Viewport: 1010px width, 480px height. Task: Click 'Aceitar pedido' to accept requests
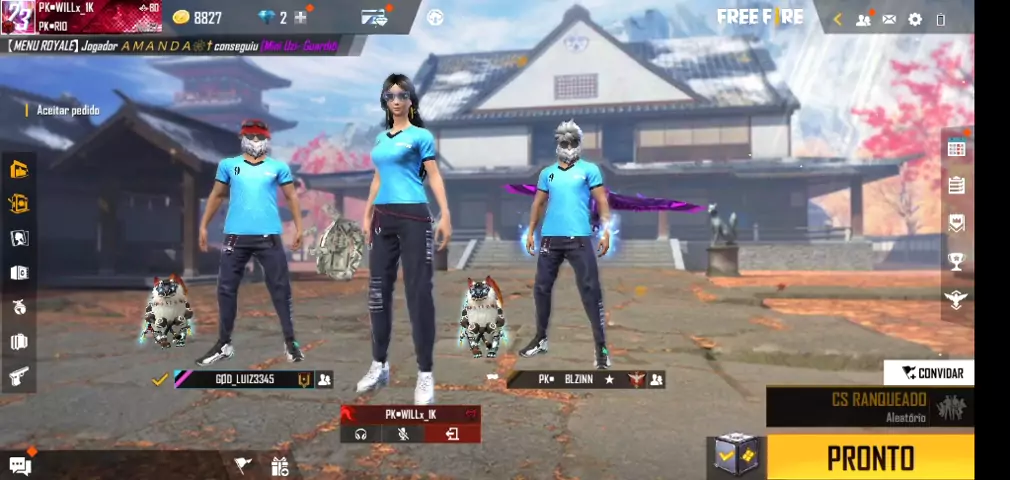point(67,110)
